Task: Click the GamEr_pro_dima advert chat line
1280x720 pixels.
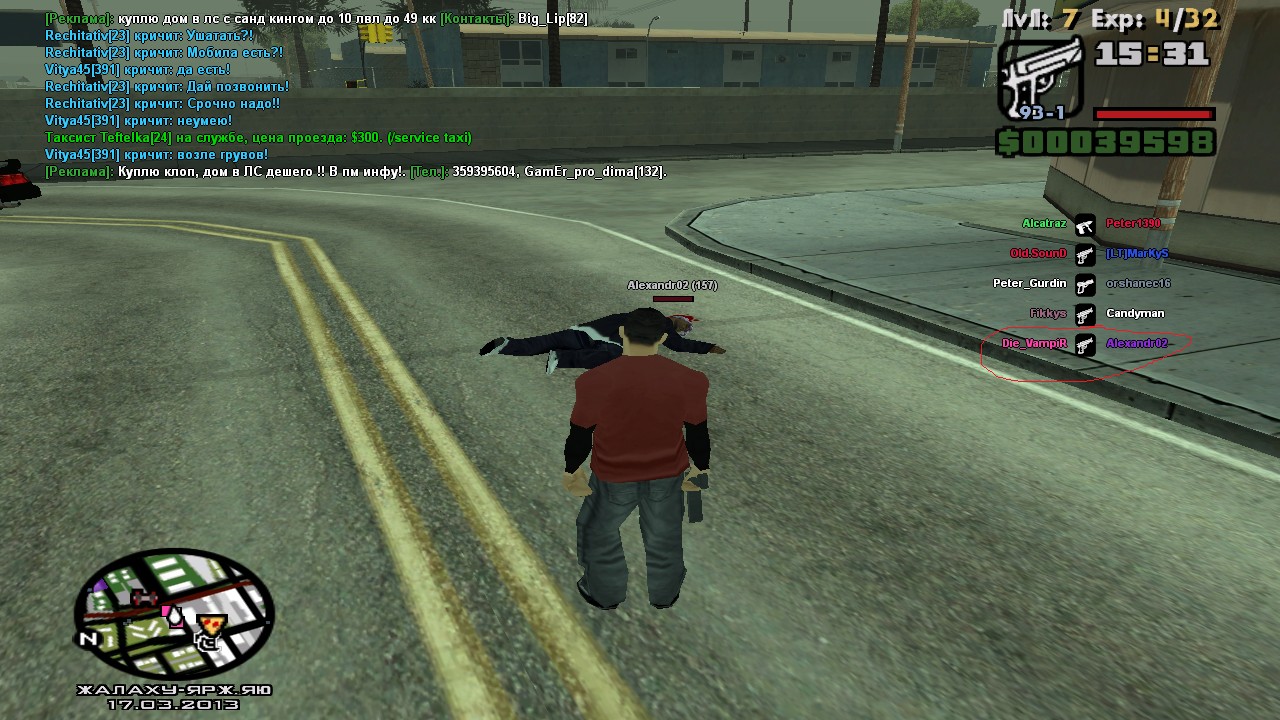Action: [x=355, y=172]
